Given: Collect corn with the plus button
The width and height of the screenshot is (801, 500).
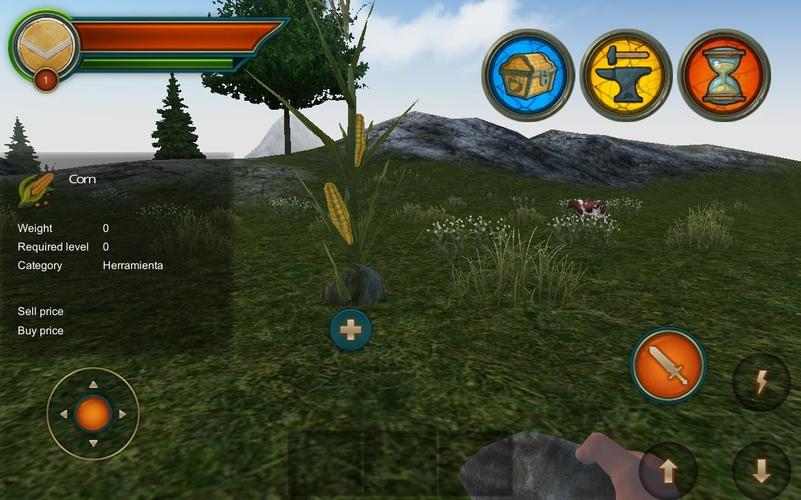Looking at the screenshot, I should [351, 329].
